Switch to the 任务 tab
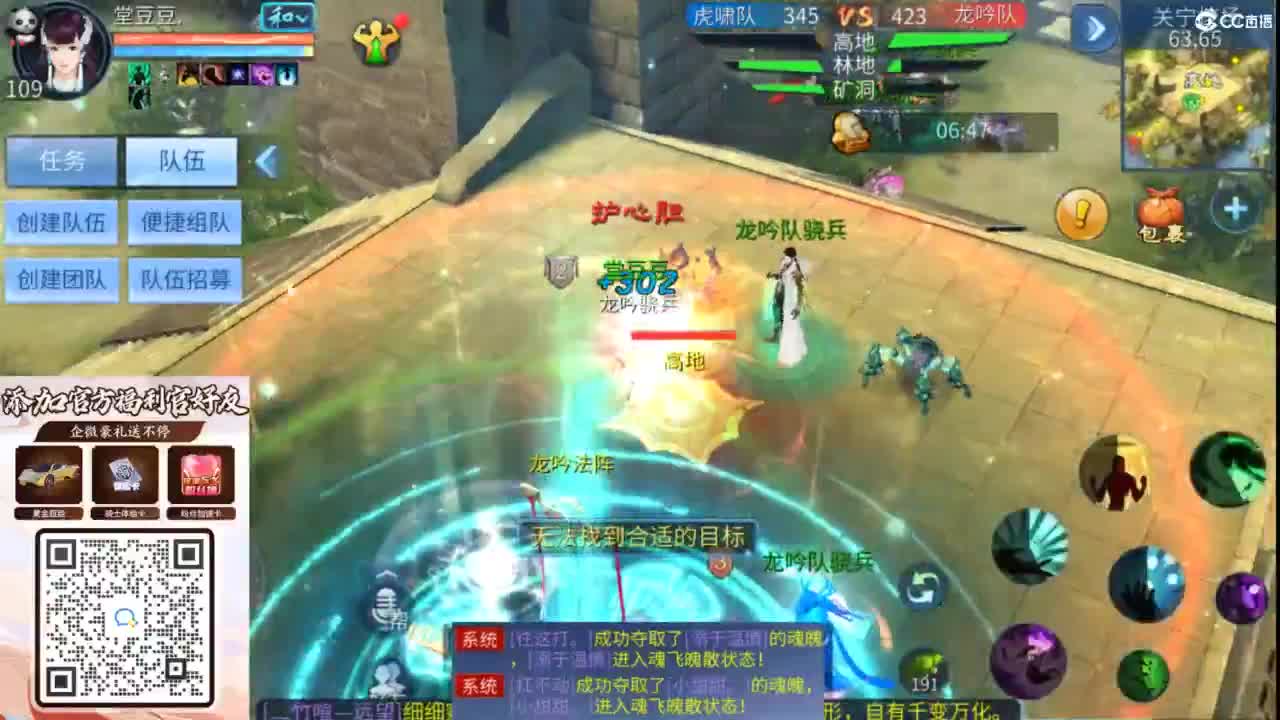 tap(61, 160)
